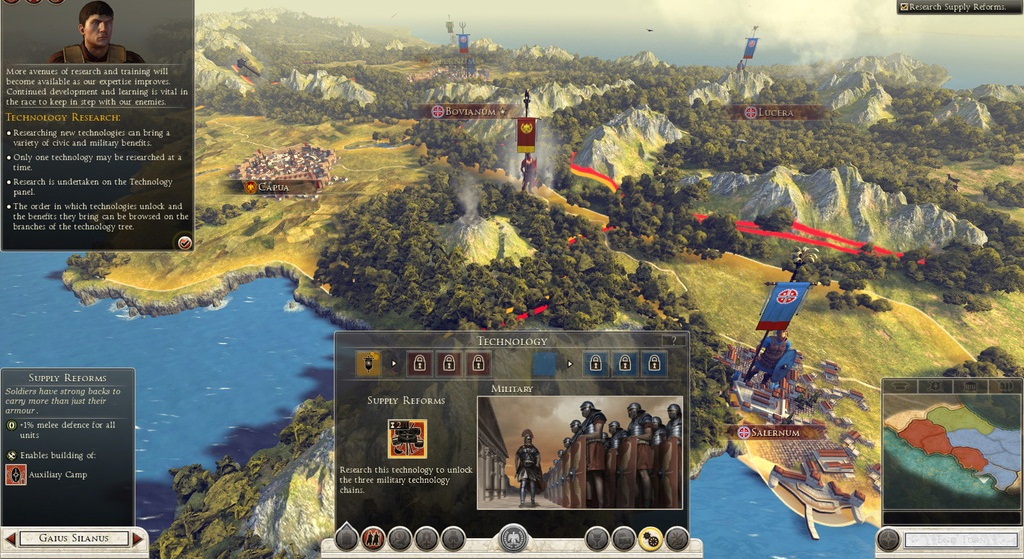
Task: Open the Auxiliary Camp building icon
Action: (16, 474)
